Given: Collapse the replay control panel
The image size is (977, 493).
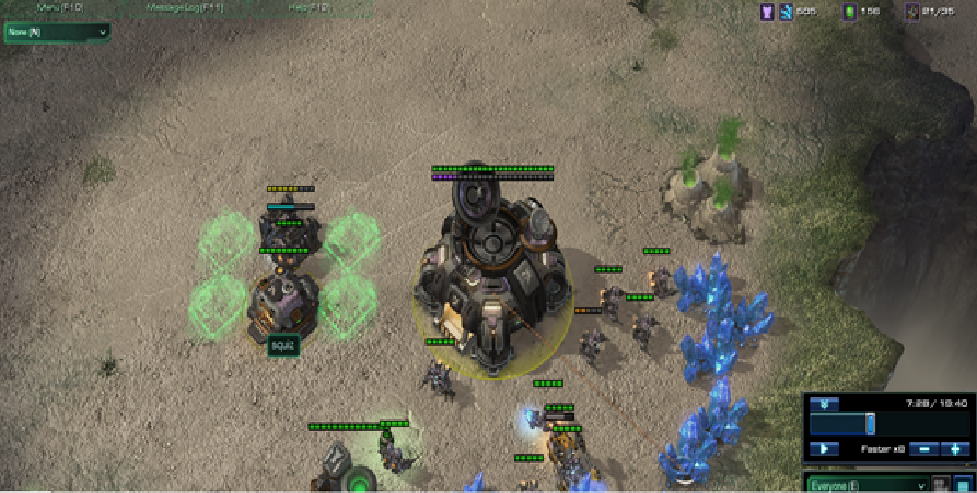Looking at the screenshot, I should [x=824, y=404].
